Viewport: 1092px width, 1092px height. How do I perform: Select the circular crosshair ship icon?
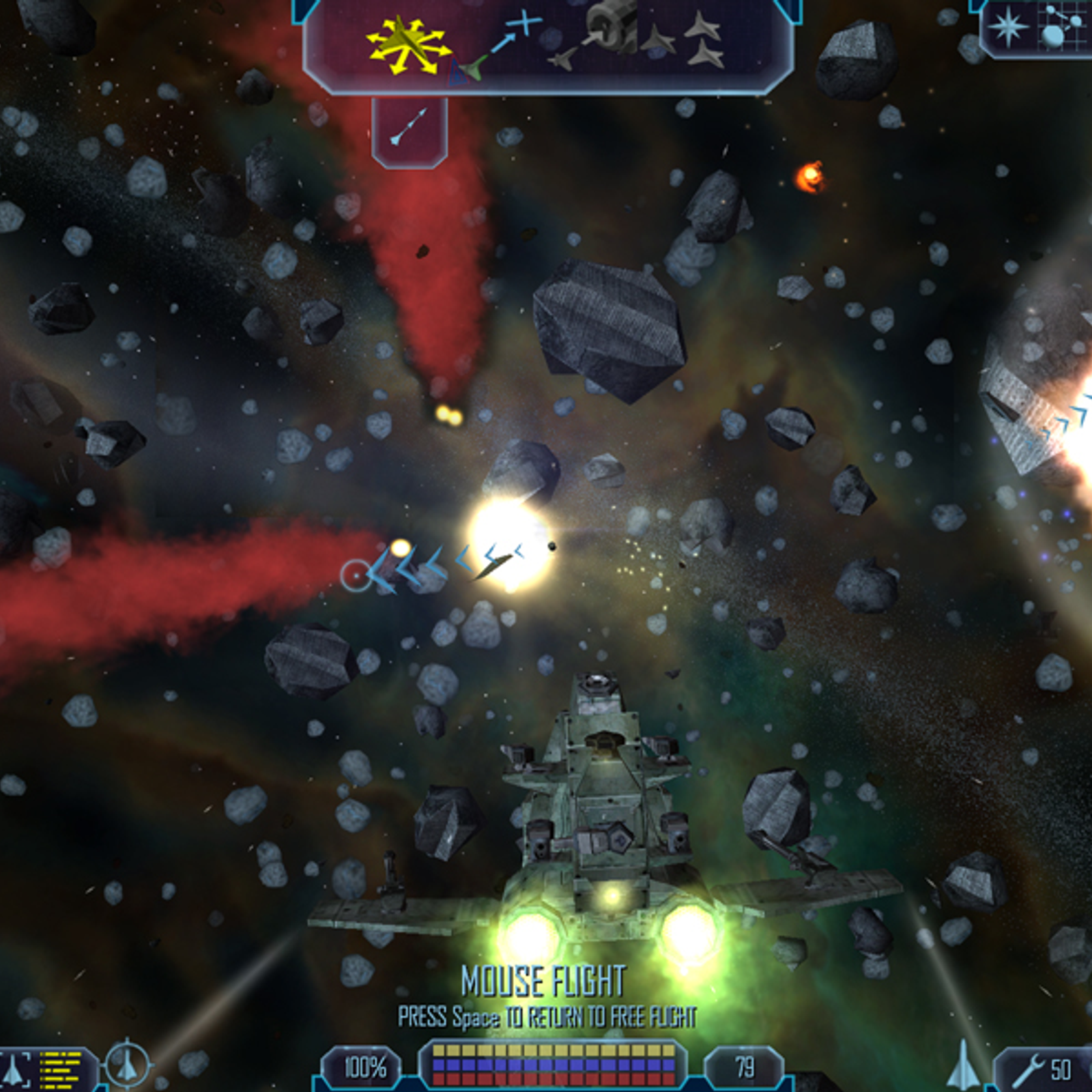click(127, 1065)
